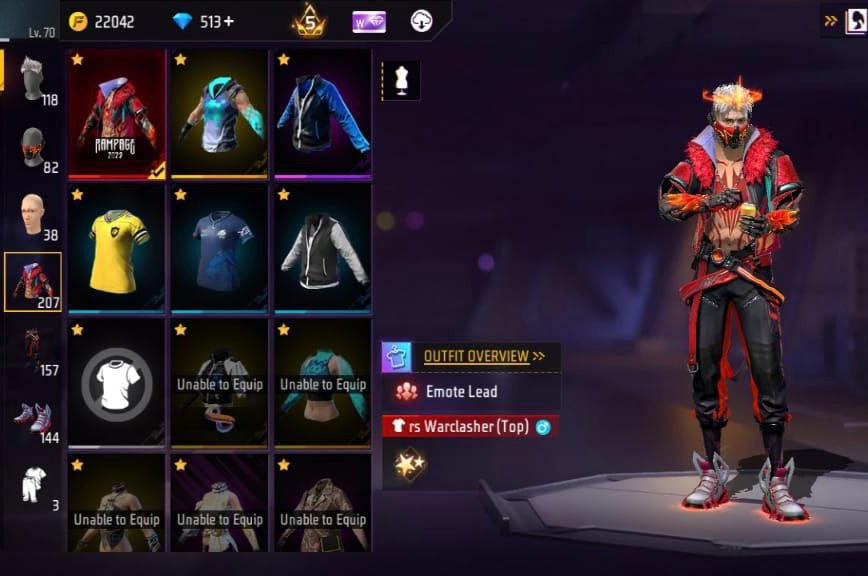Choose the teal glowing sleeveless hoodie

point(219,114)
